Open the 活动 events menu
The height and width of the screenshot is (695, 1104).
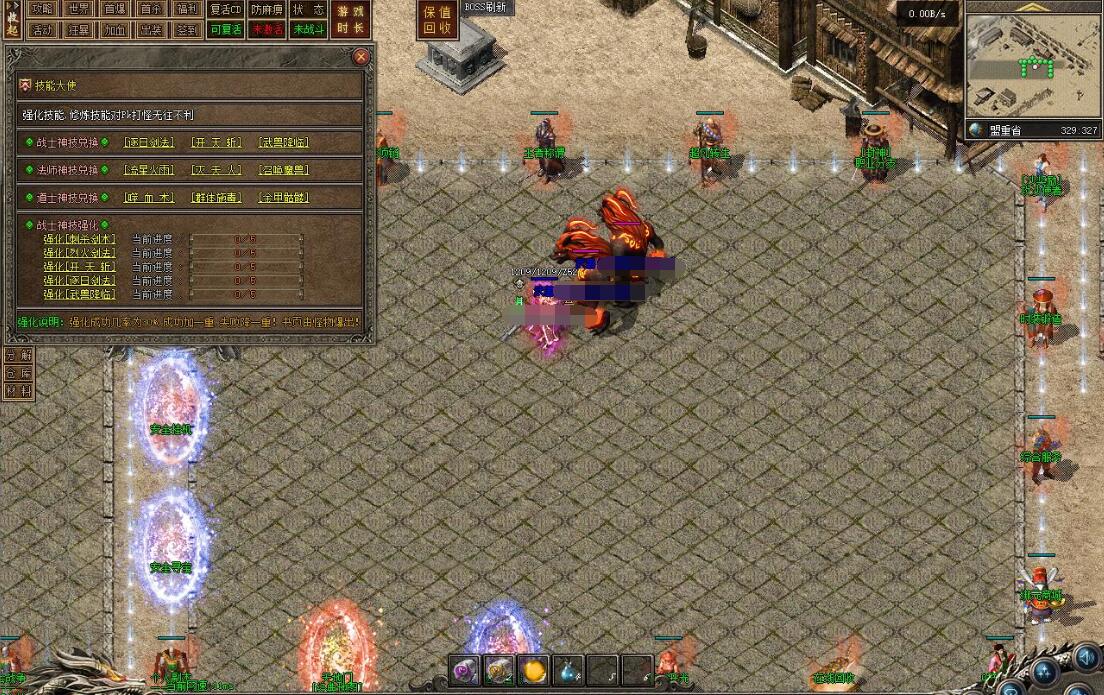tap(42, 30)
